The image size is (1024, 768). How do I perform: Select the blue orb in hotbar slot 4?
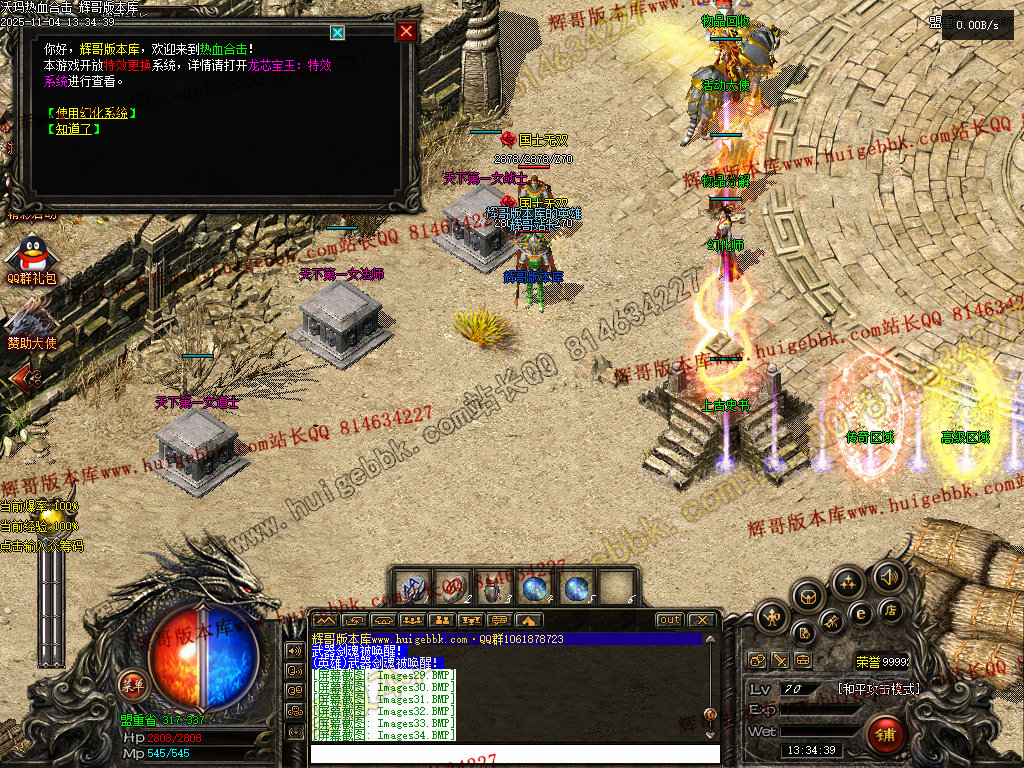coord(535,587)
